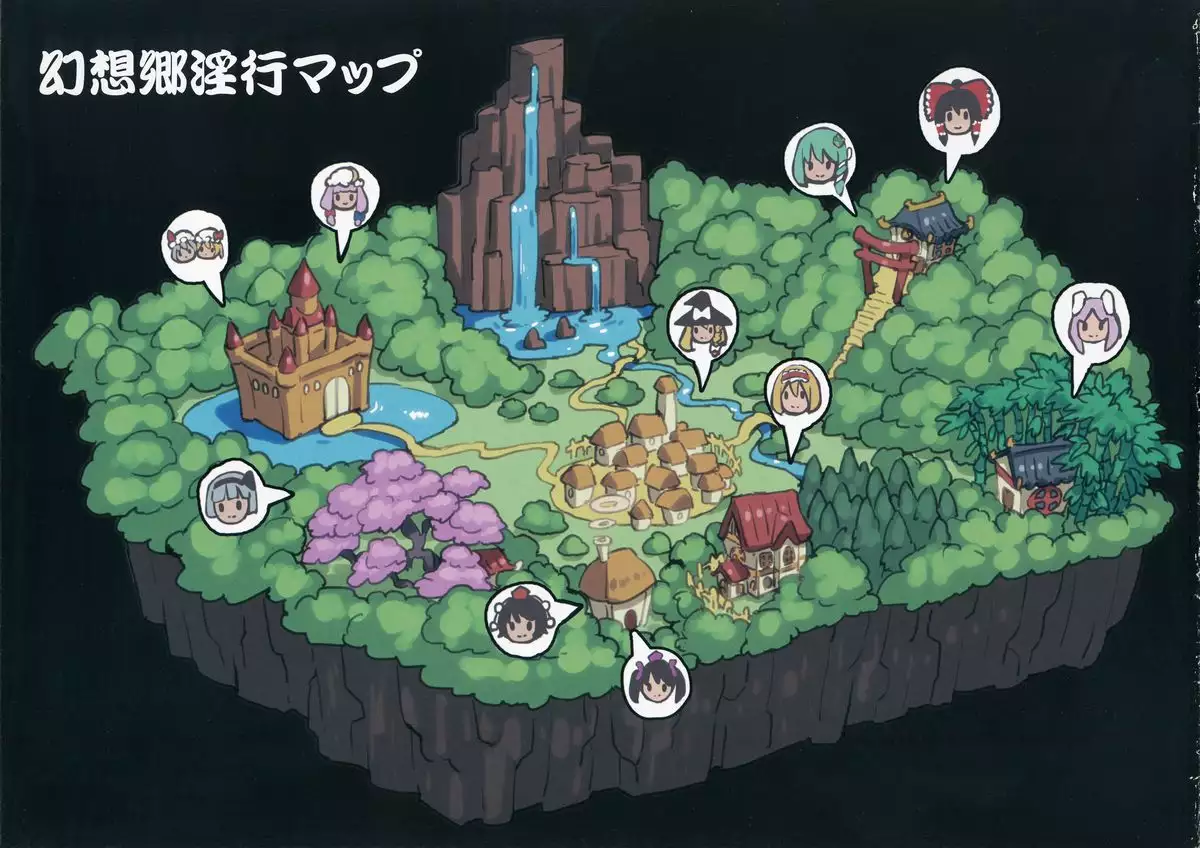
Task: Select the red-bow shrine maiden bubble
Action: 952,119
